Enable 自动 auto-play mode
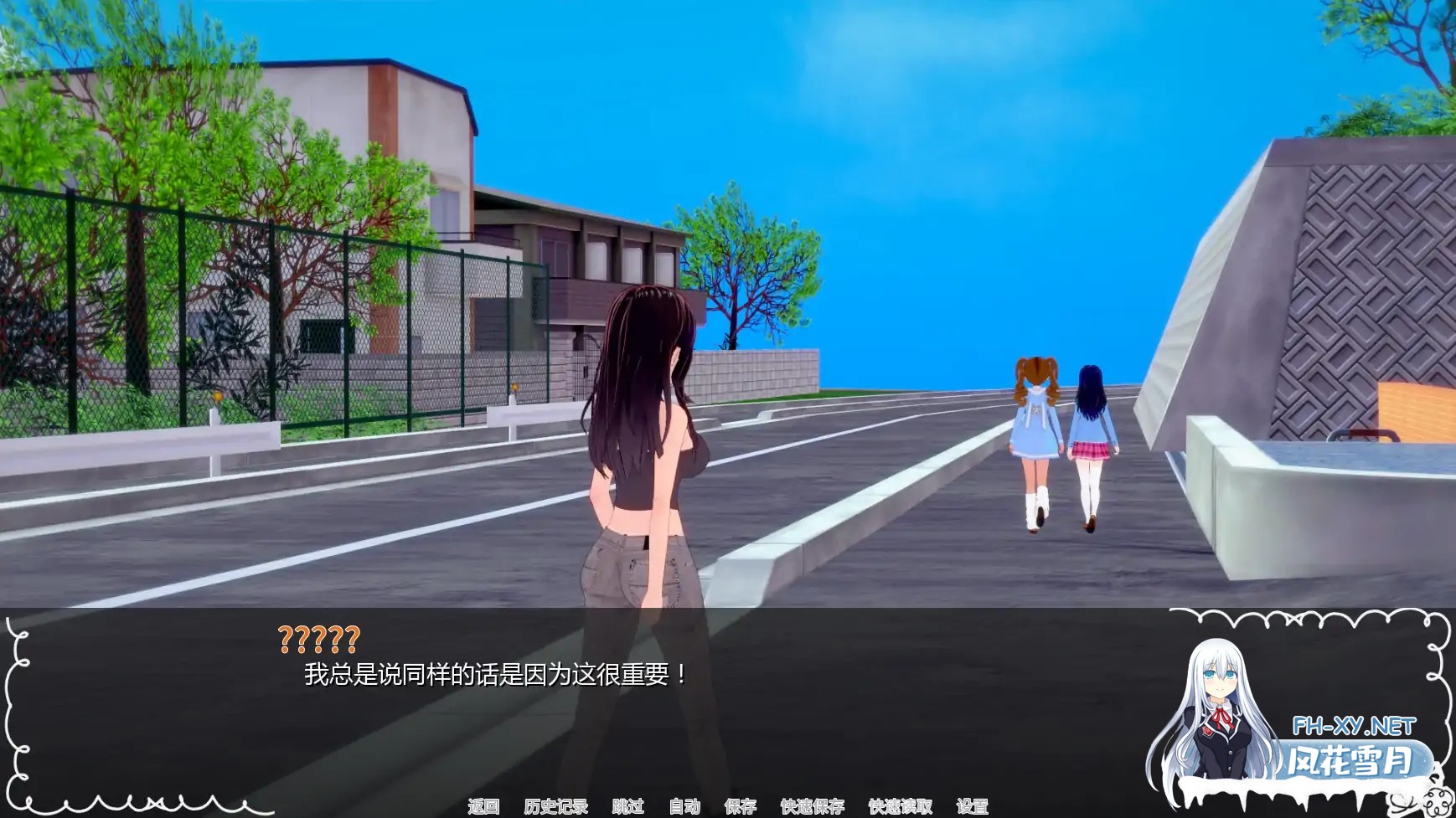The height and width of the screenshot is (818, 1456). coord(684,808)
